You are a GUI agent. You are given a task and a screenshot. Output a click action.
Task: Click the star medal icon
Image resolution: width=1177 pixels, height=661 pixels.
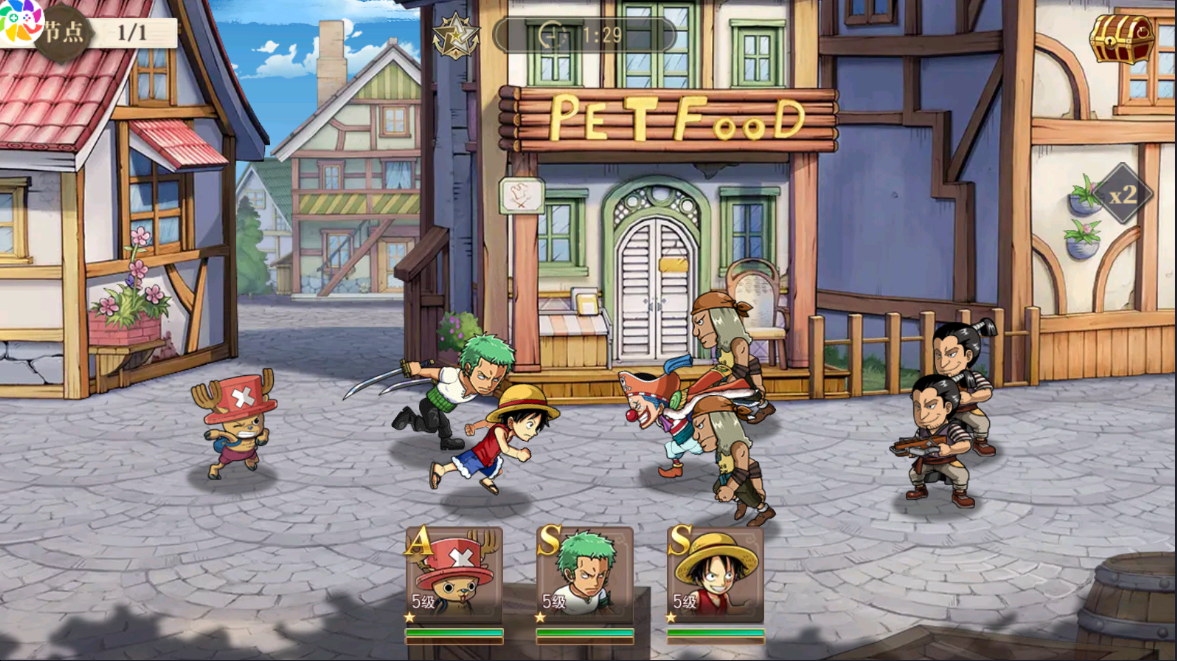pos(455,36)
